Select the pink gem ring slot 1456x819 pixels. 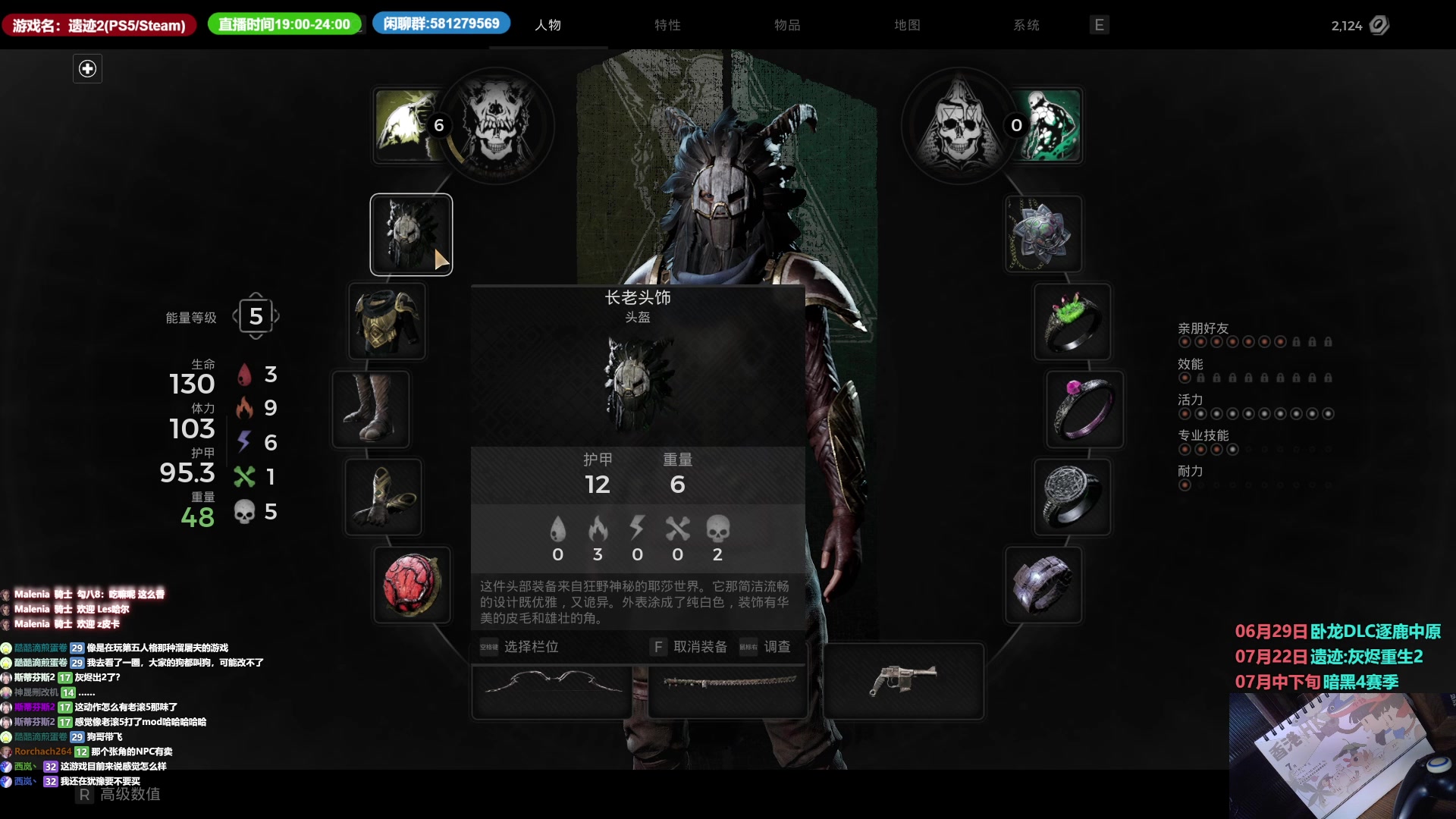pyautogui.click(x=1084, y=409)
